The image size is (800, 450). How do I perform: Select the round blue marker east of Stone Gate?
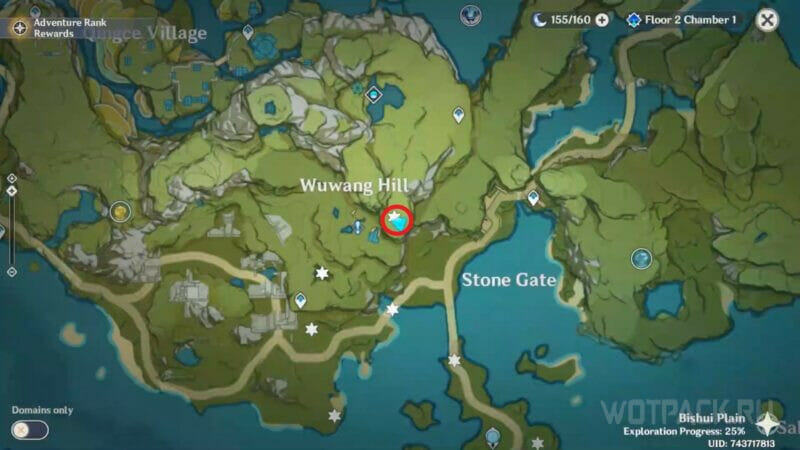[641, 259]
